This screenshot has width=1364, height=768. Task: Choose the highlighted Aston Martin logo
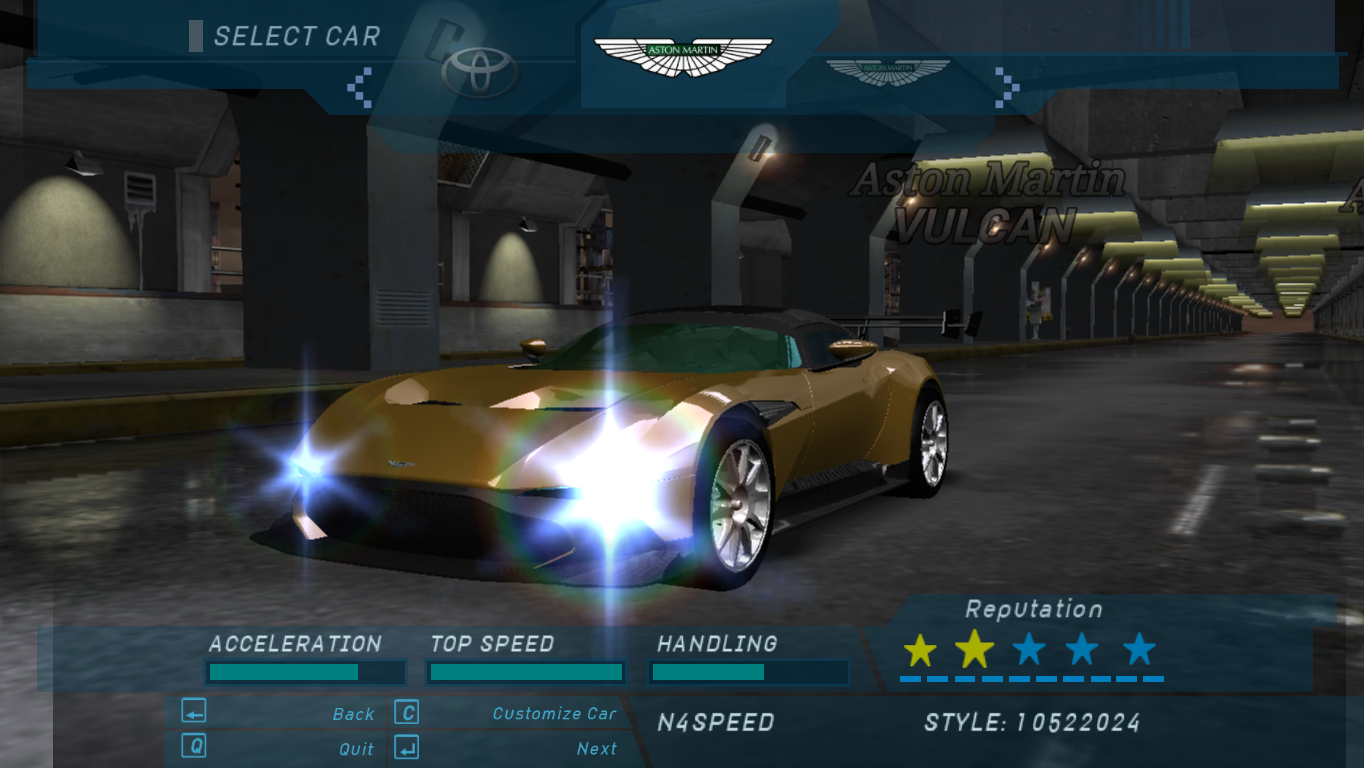[683, 57]
